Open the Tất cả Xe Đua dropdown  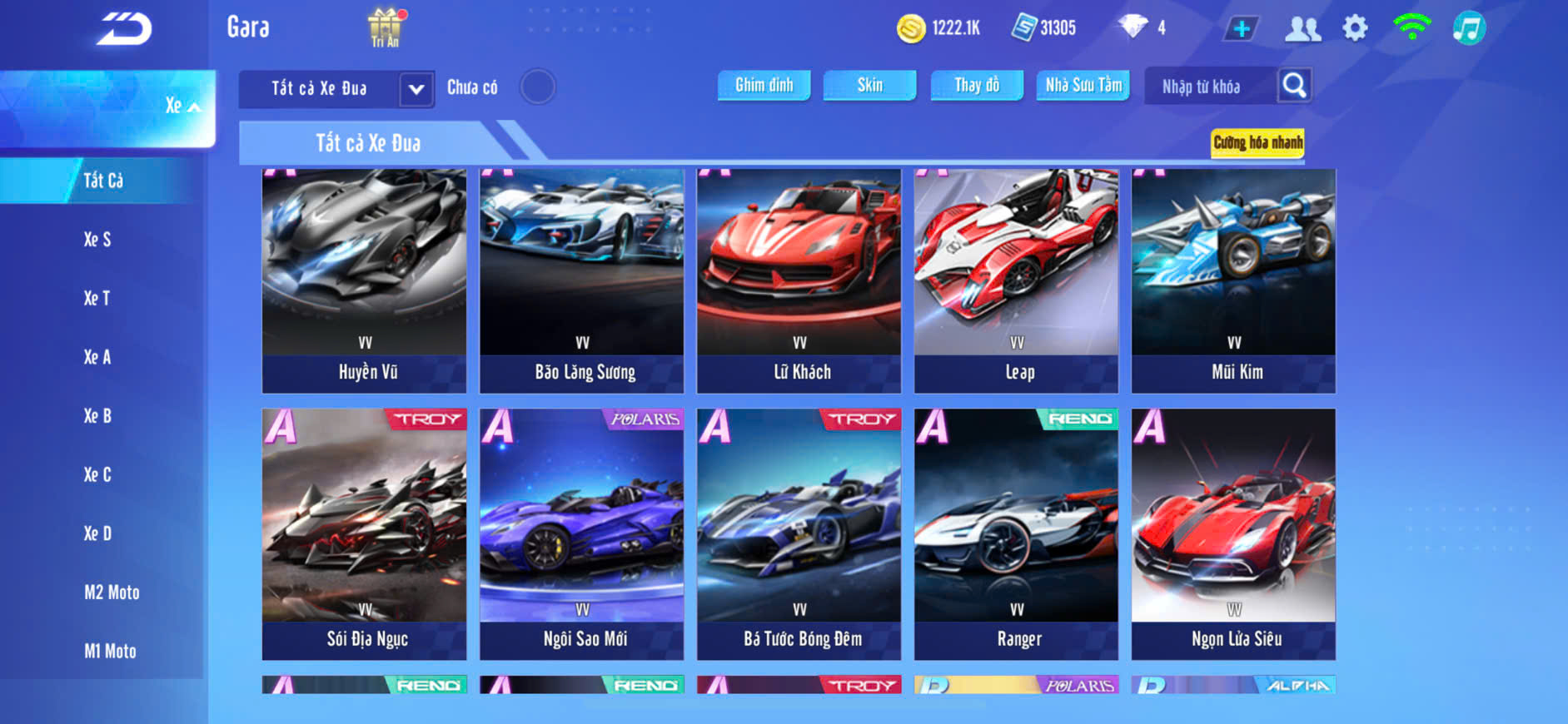click(x=416, y=88)
